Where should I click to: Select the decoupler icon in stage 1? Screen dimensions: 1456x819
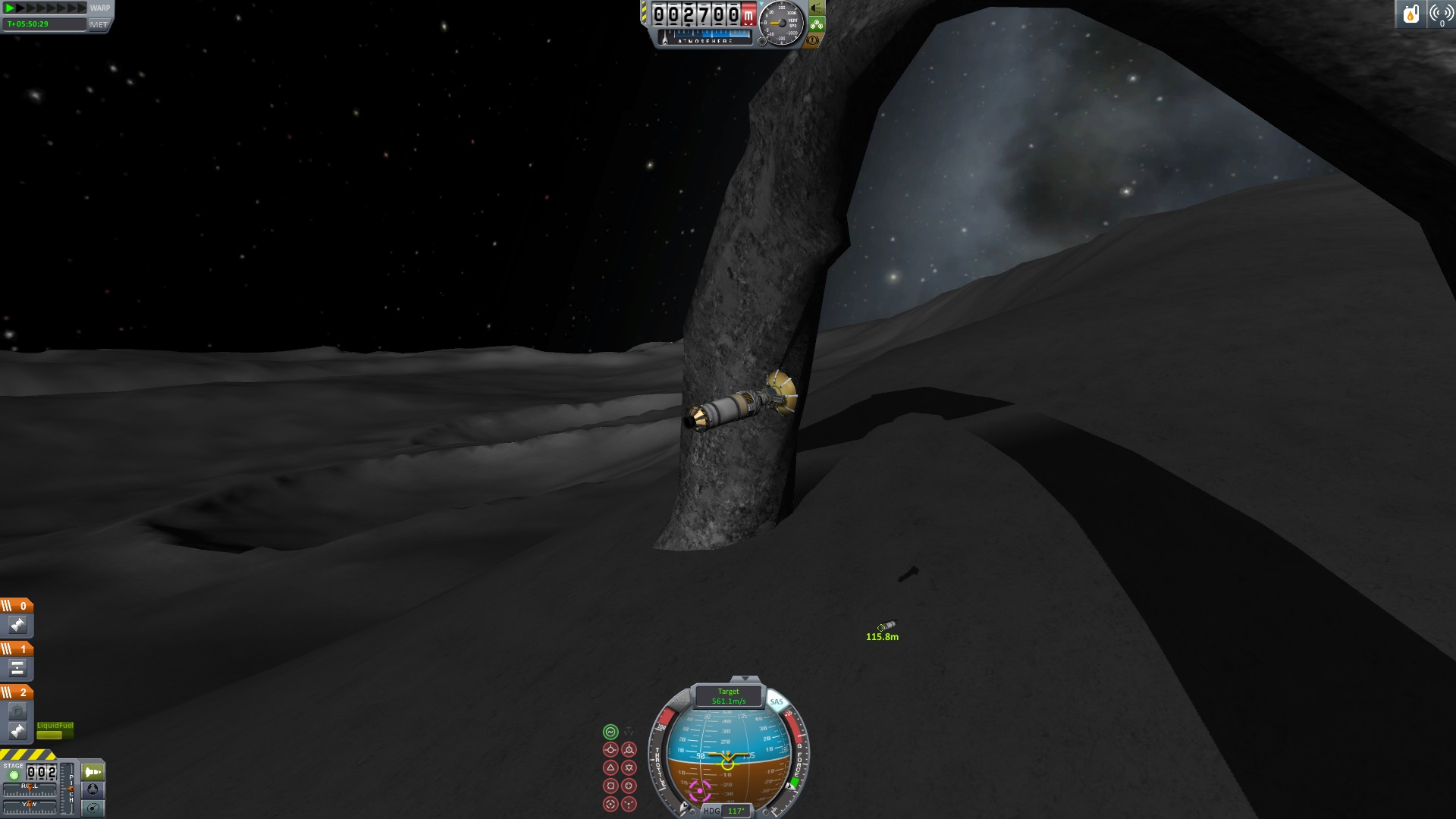(x=17, y=668)
